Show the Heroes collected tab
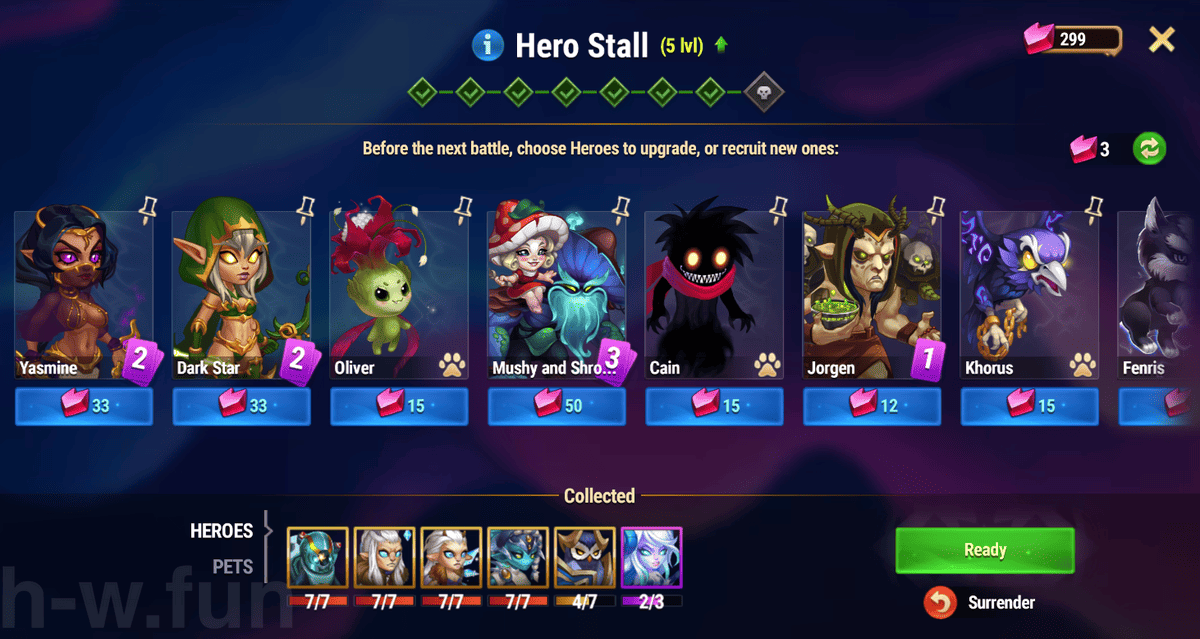1200x639 pixels. pos(222,531)
